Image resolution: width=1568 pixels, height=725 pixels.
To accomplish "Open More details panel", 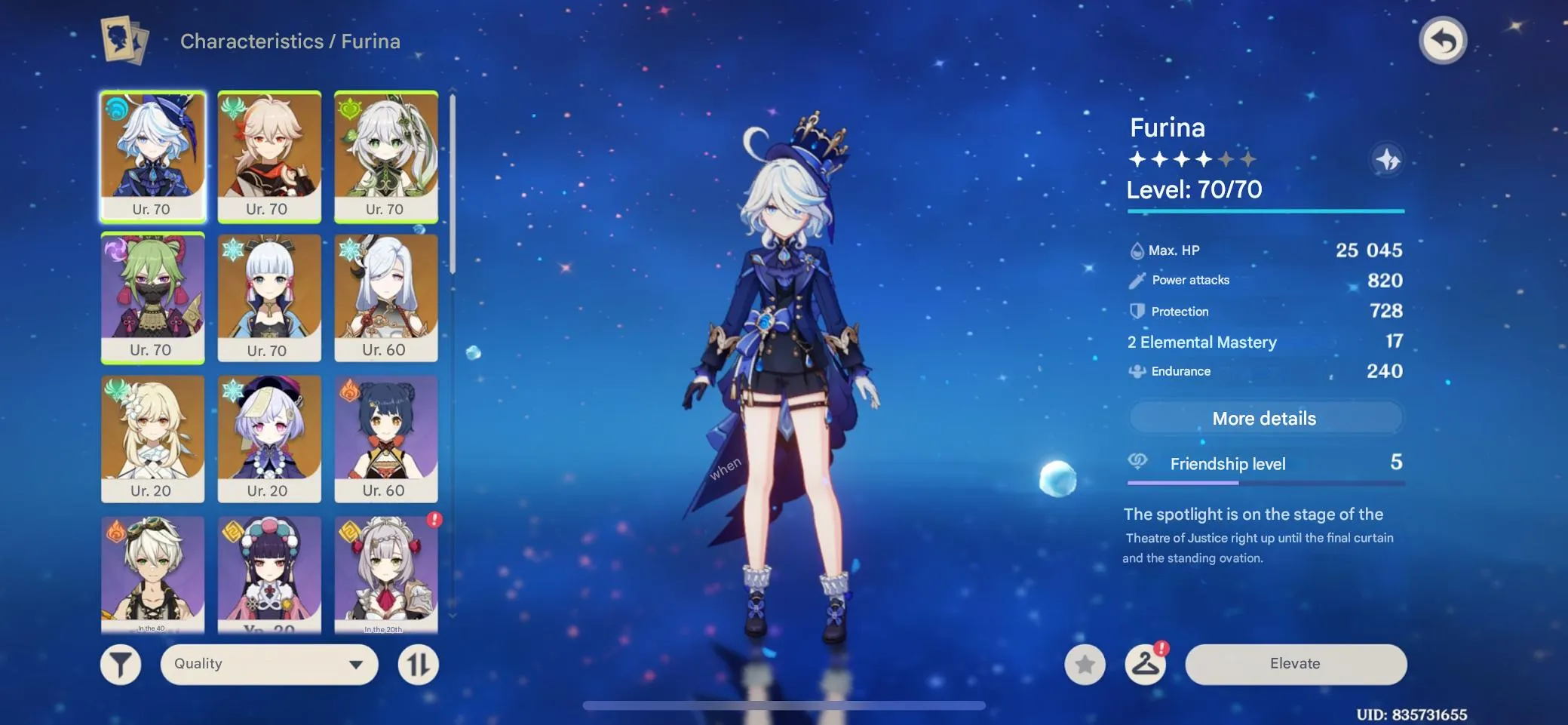I will [x=1266, y=418].
